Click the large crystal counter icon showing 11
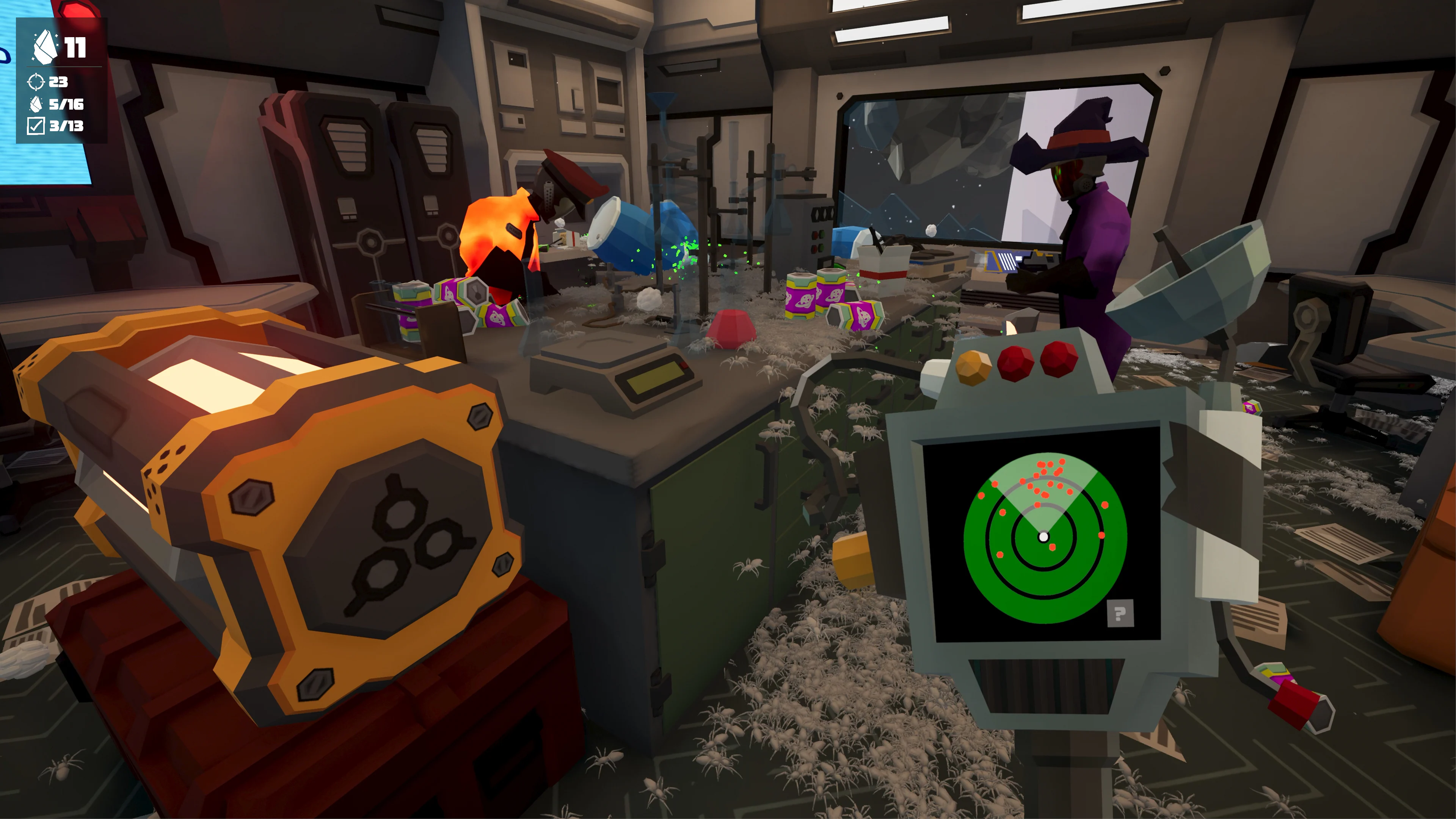The image size is (1456, 819). coord(46,47)
